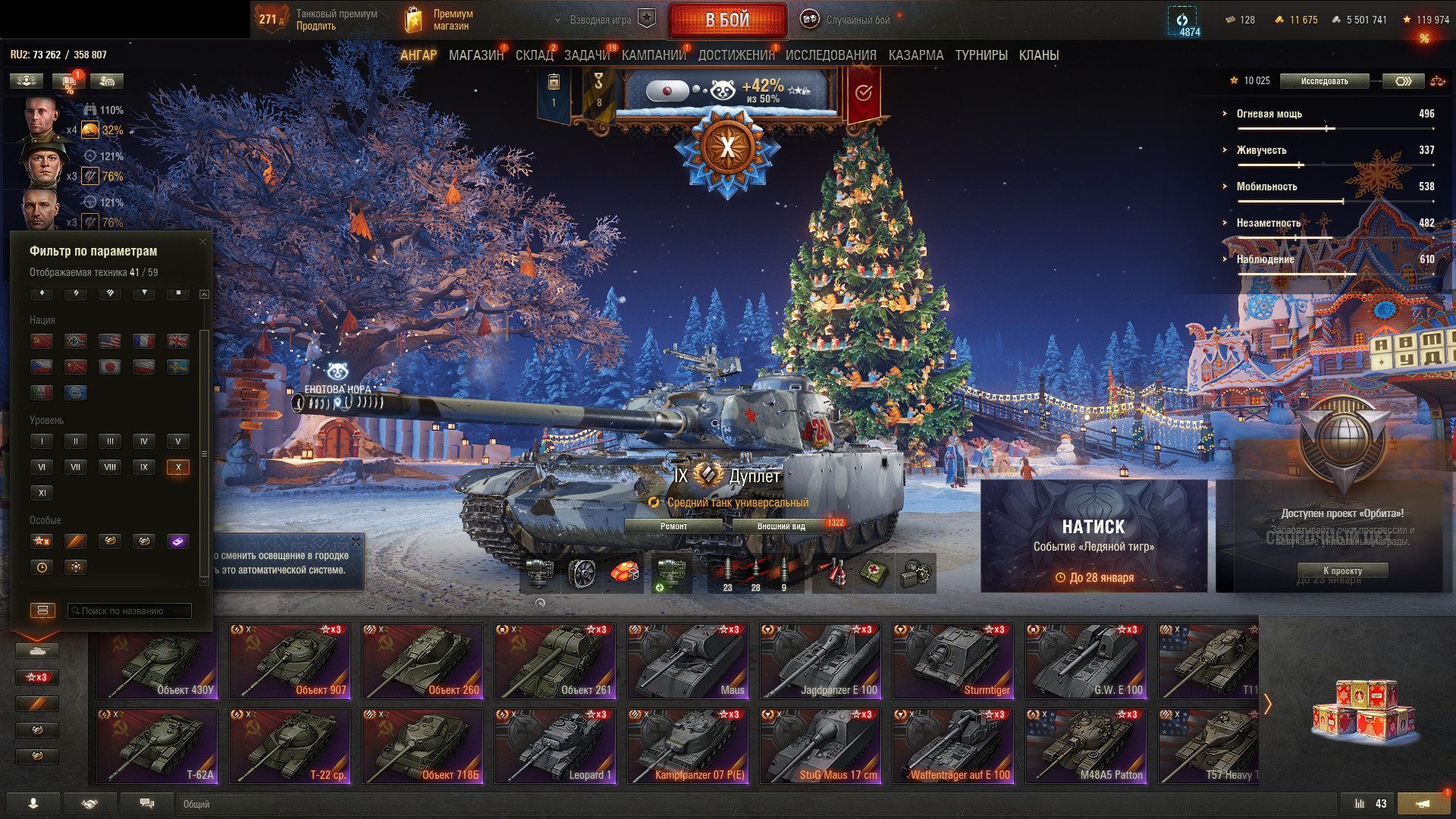This screenshot has width=1456, height=819.
Task: Open the Orbita project via К проекту
Action: (x=1342, y=571)
